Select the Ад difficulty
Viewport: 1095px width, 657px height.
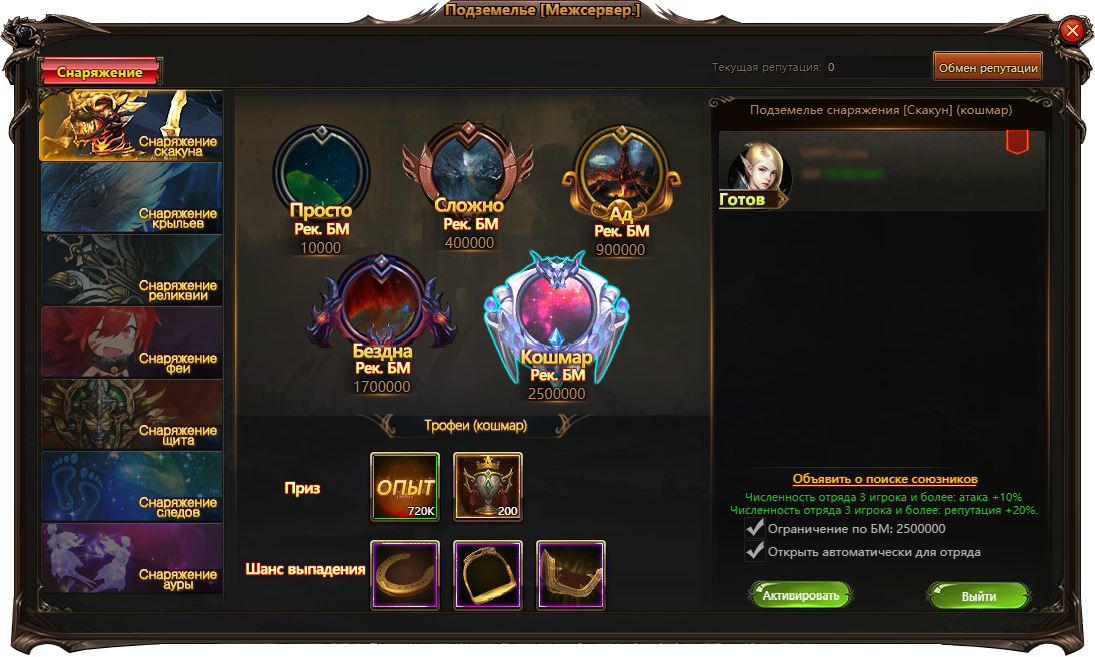tap(621, 174)
